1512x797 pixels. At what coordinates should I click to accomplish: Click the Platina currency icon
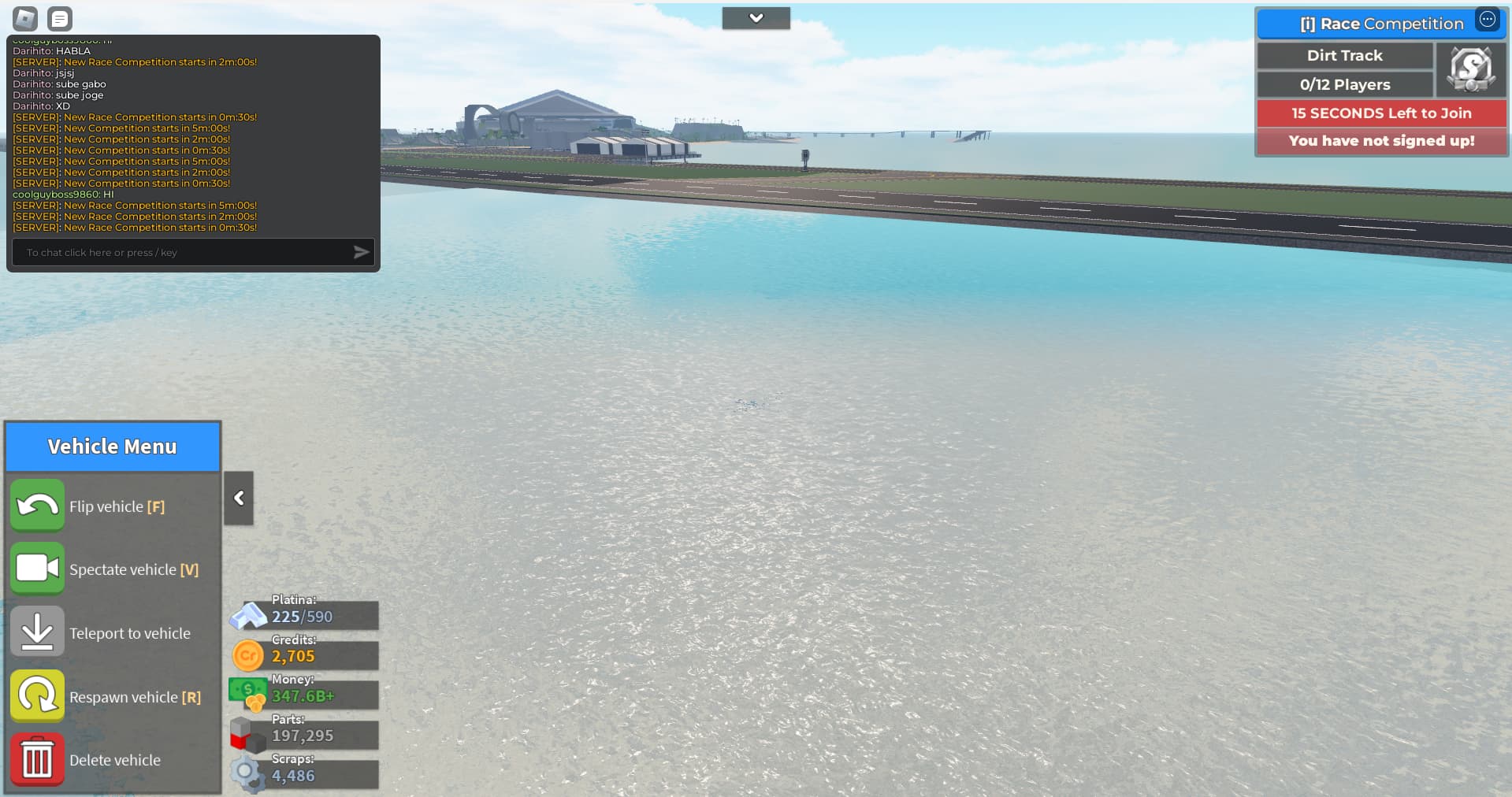click(248, 615)
